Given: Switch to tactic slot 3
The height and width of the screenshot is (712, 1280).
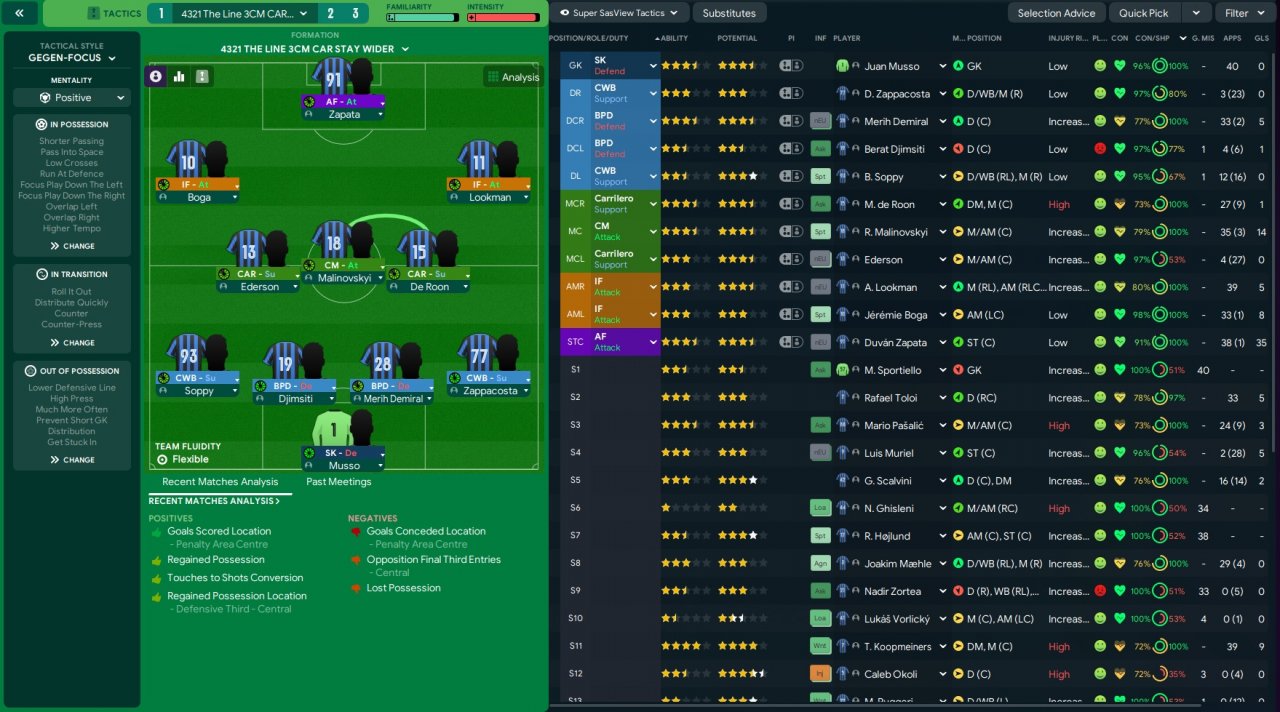Looking at the screenshot, I should point(355,14).
